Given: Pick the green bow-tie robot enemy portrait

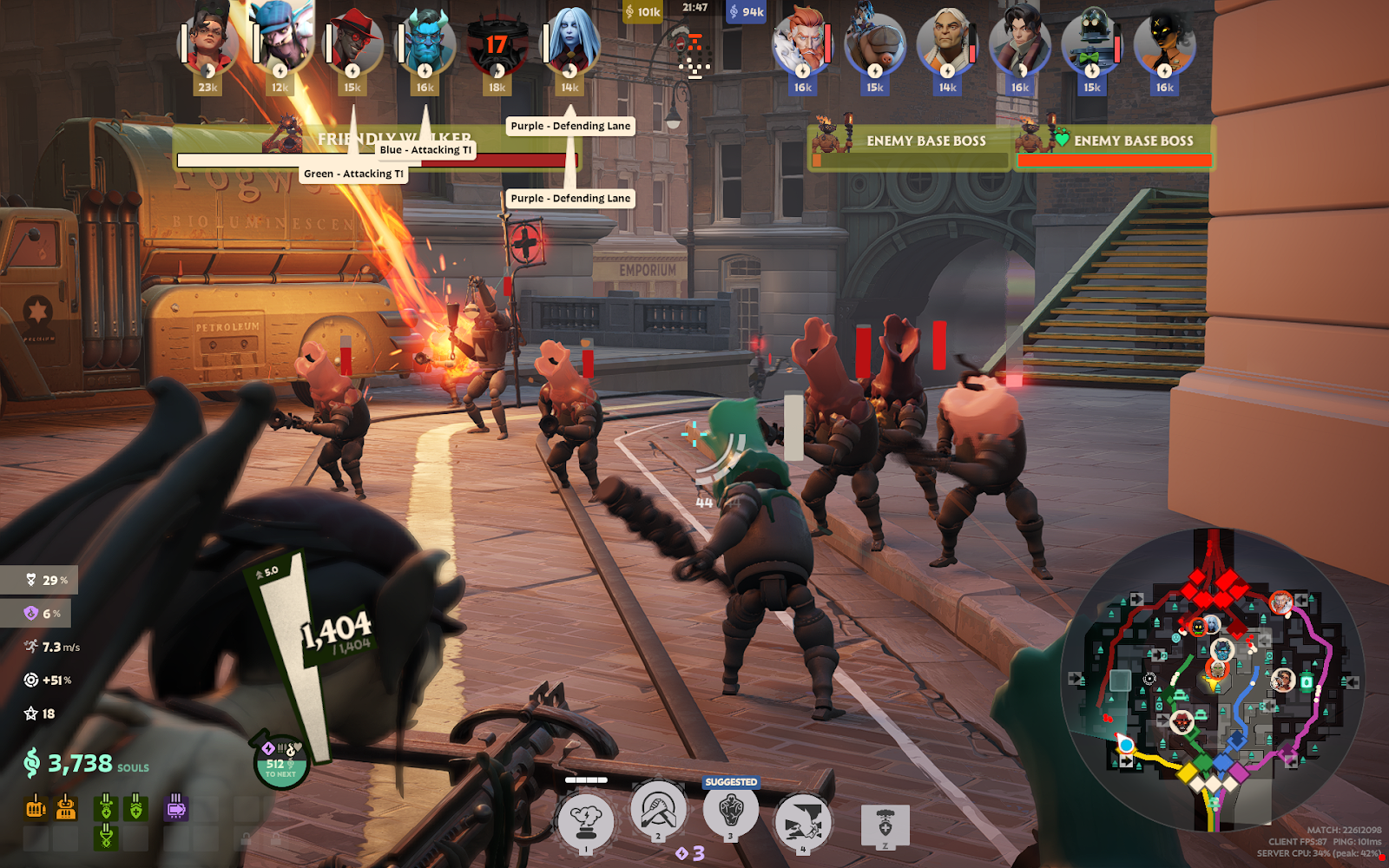Looking at the screenshot, I should (1092, 42).
